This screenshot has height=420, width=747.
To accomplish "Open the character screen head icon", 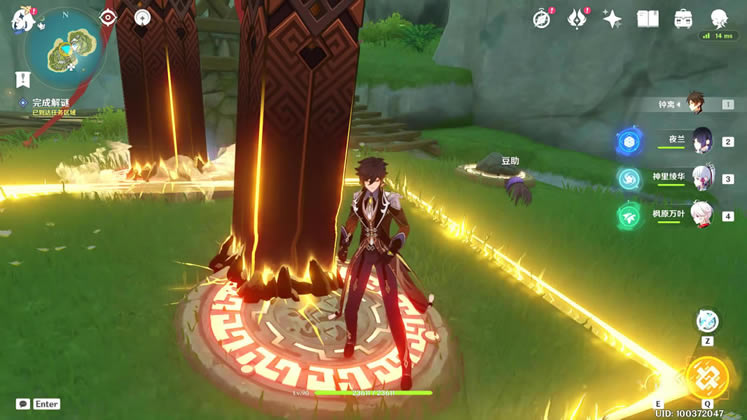I will tap(719, 19).
